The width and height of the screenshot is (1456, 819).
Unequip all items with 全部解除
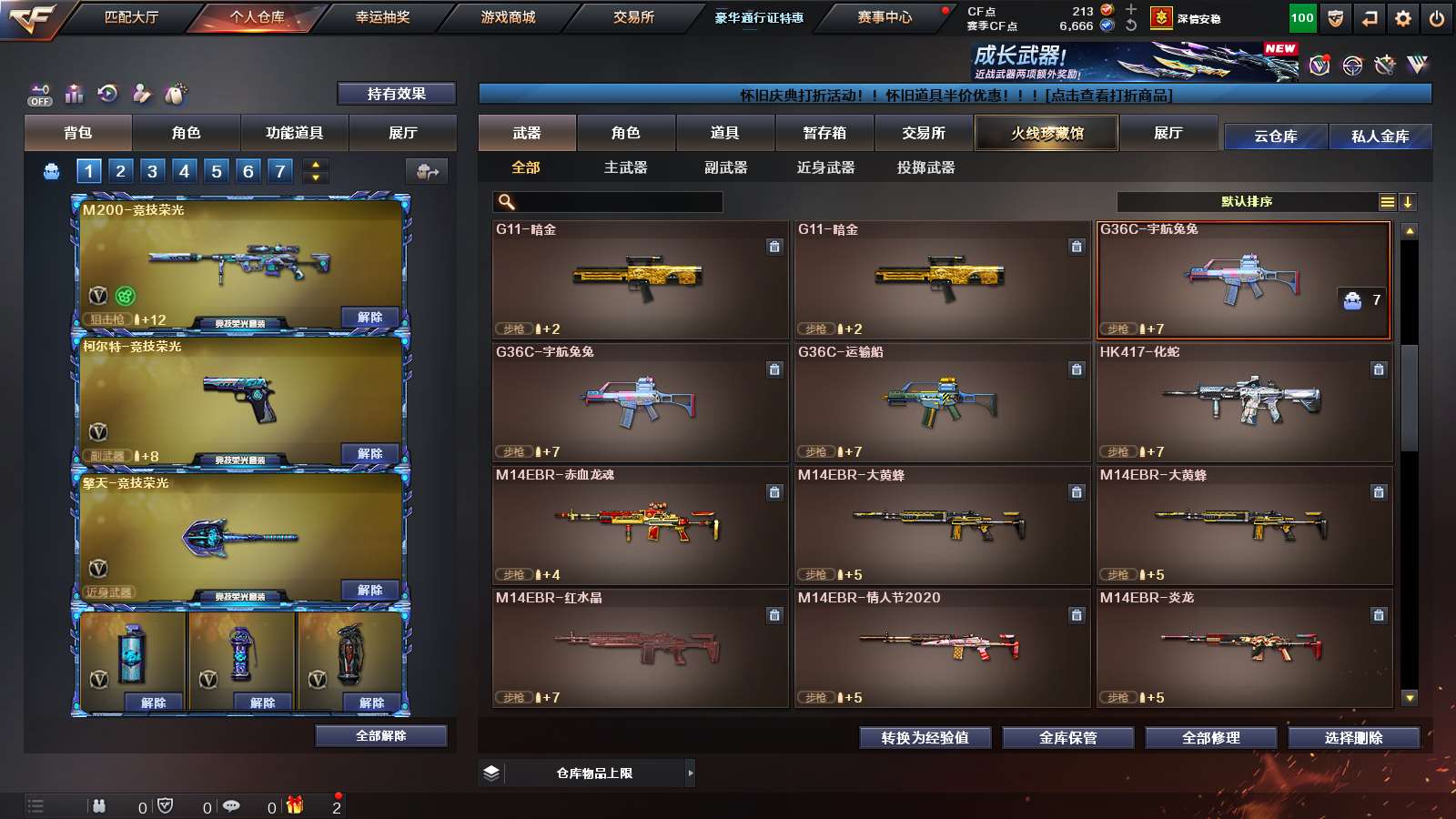click(380, 735)
